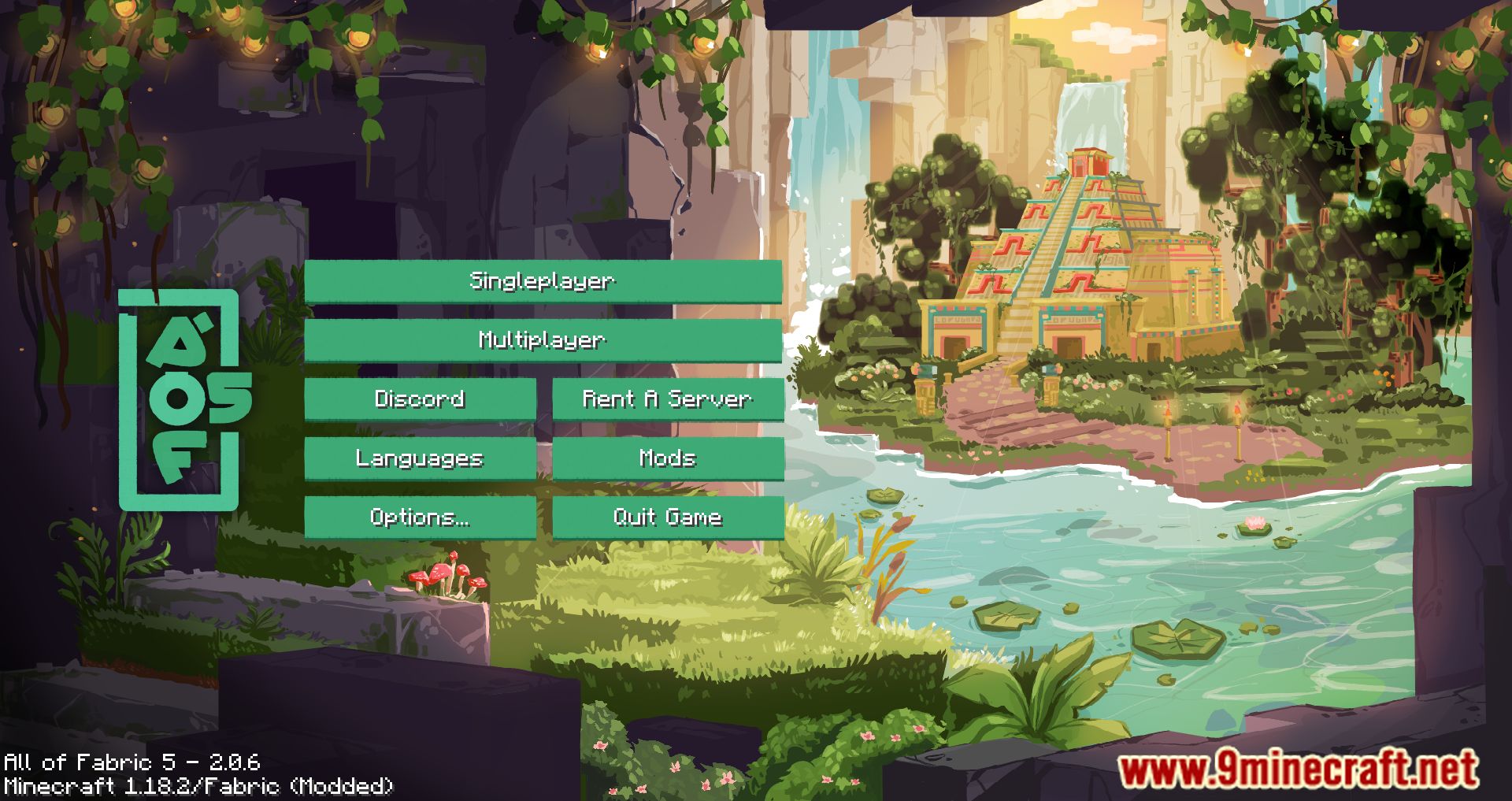The width and height of the screenshot is (1512, 801).
Task: Choose the Rent A Server button
Action: point(668,399)
